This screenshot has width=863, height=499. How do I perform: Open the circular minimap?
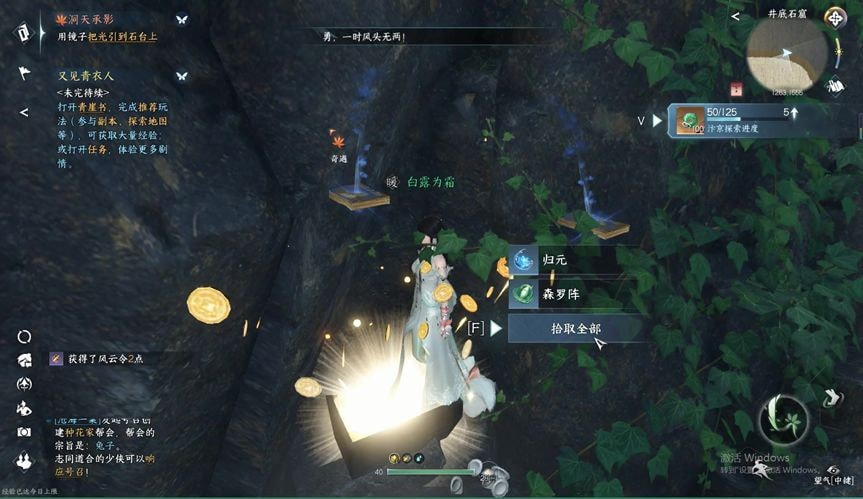[x=786, y=53]
